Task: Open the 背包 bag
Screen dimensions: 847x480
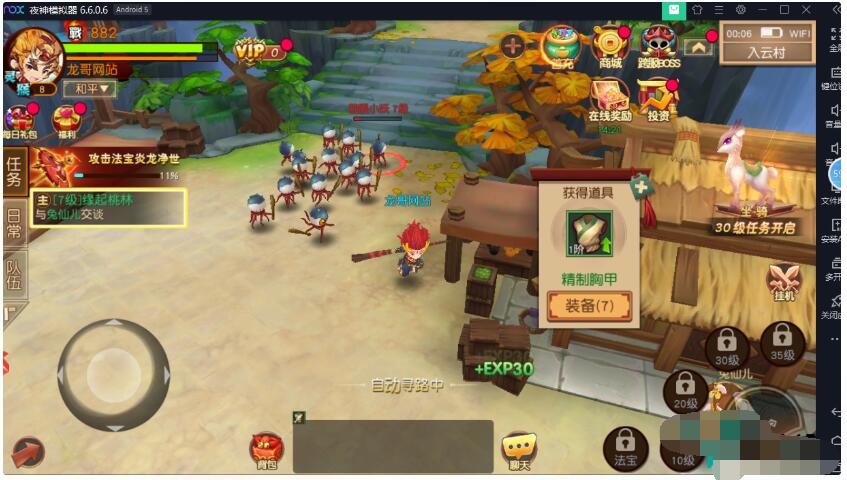Action: tap(267, 451)
